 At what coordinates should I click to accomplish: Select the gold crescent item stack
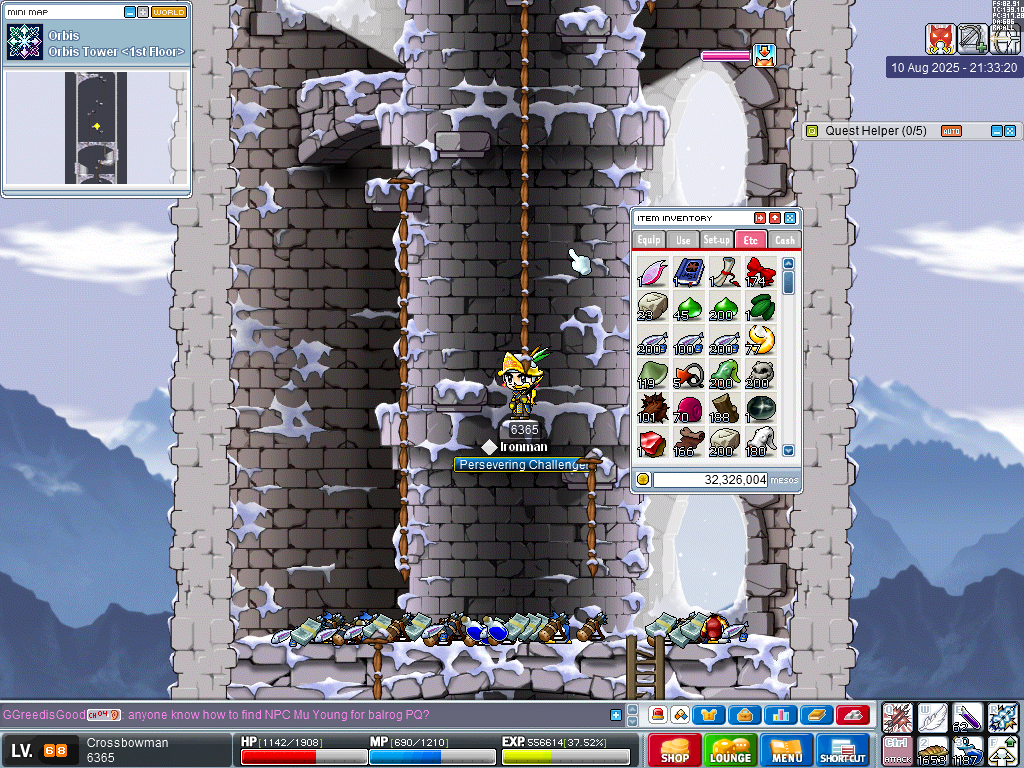click(761, 339)
